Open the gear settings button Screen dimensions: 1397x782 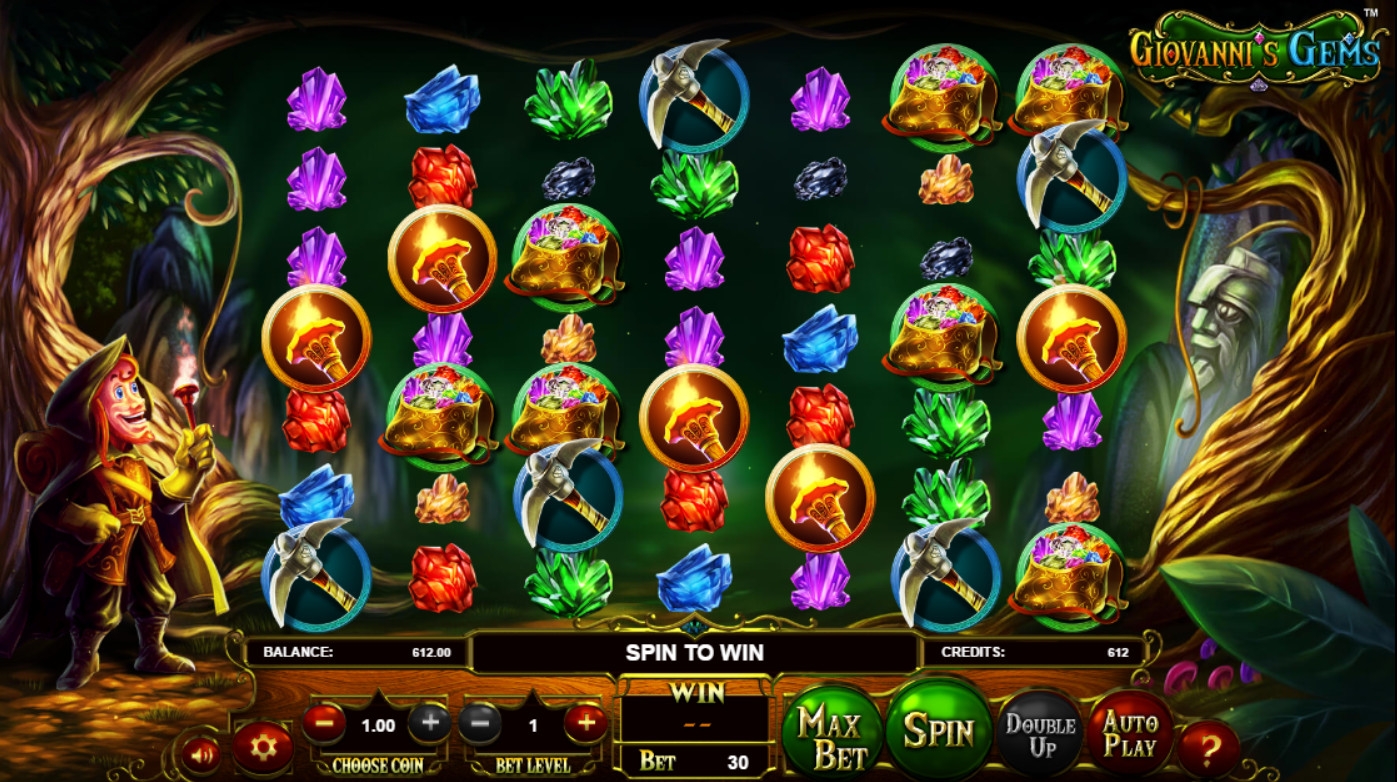(x=263, y=748)
